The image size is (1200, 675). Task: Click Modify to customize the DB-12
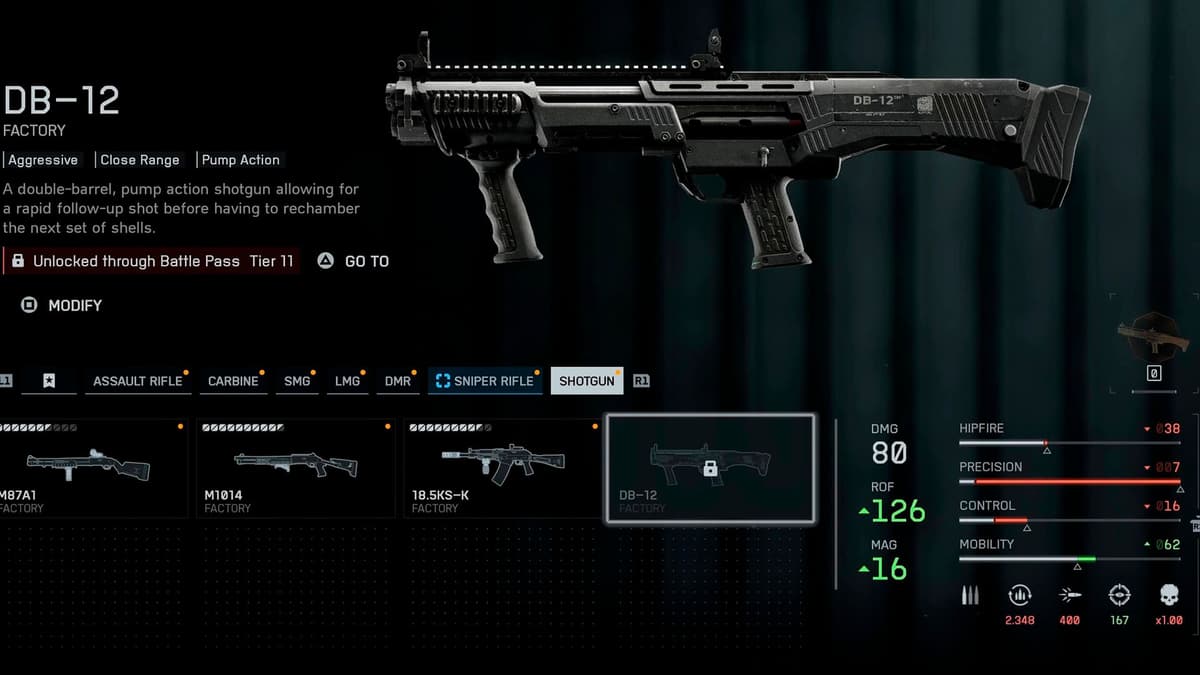[x=63, y=305]
